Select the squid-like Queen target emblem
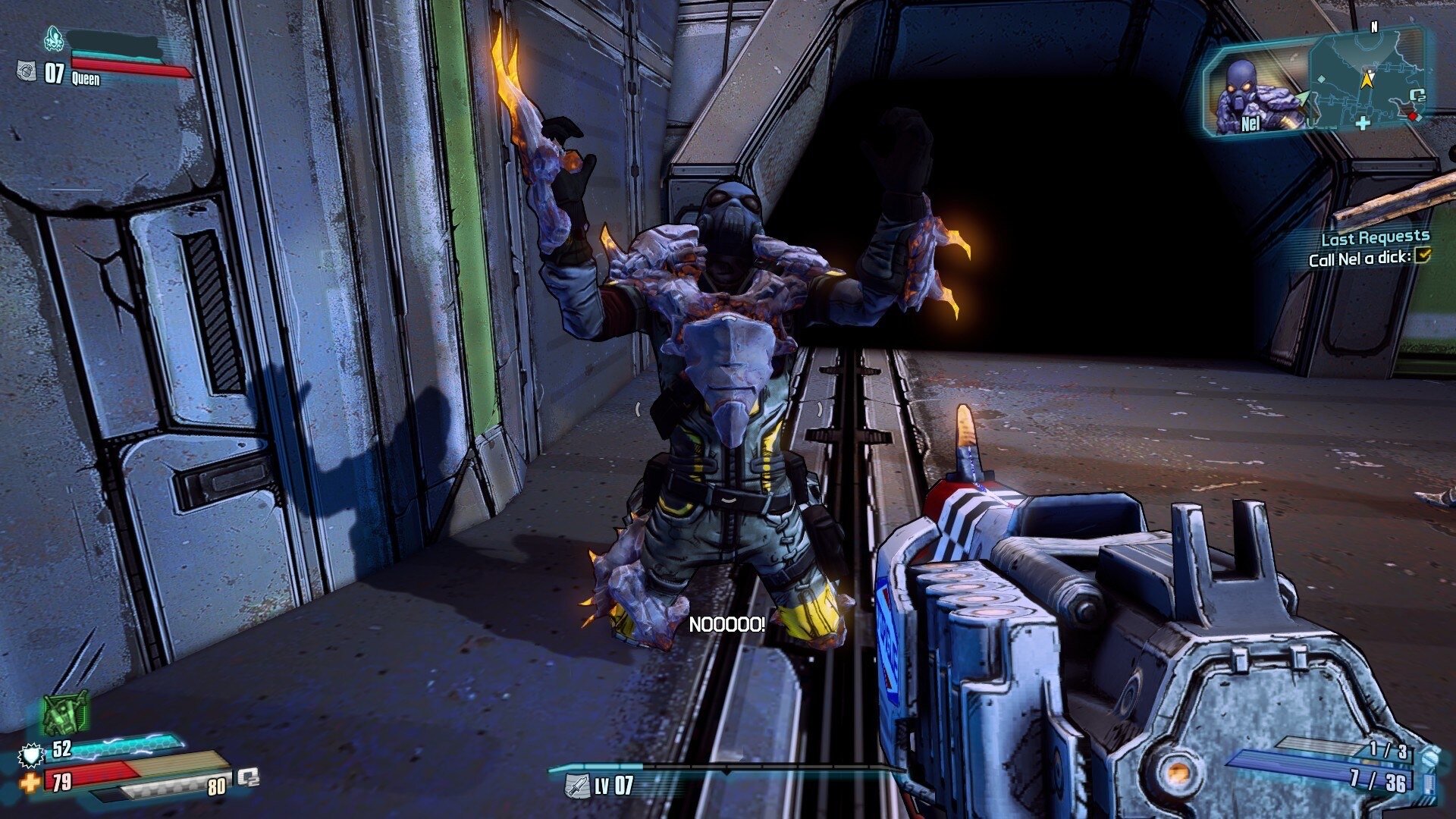 [x=54, y=36]
